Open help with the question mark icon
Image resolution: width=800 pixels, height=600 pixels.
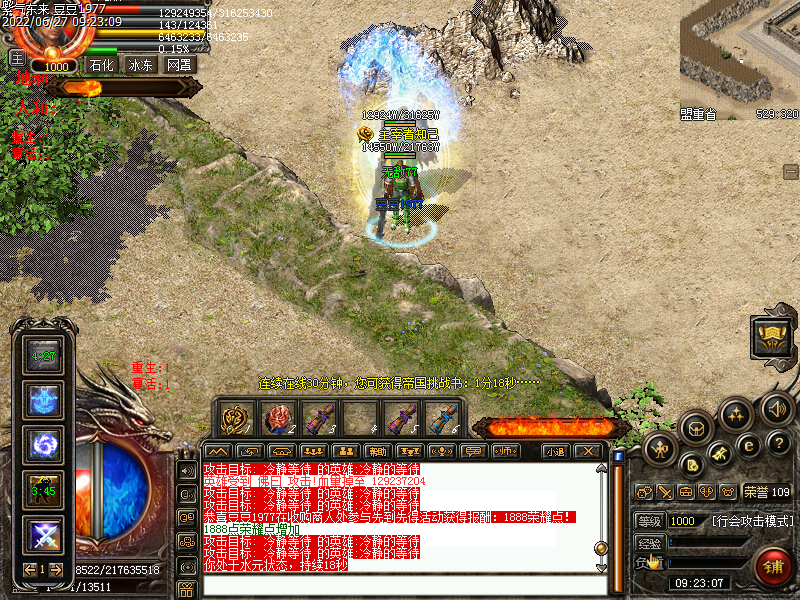point(779,442)
